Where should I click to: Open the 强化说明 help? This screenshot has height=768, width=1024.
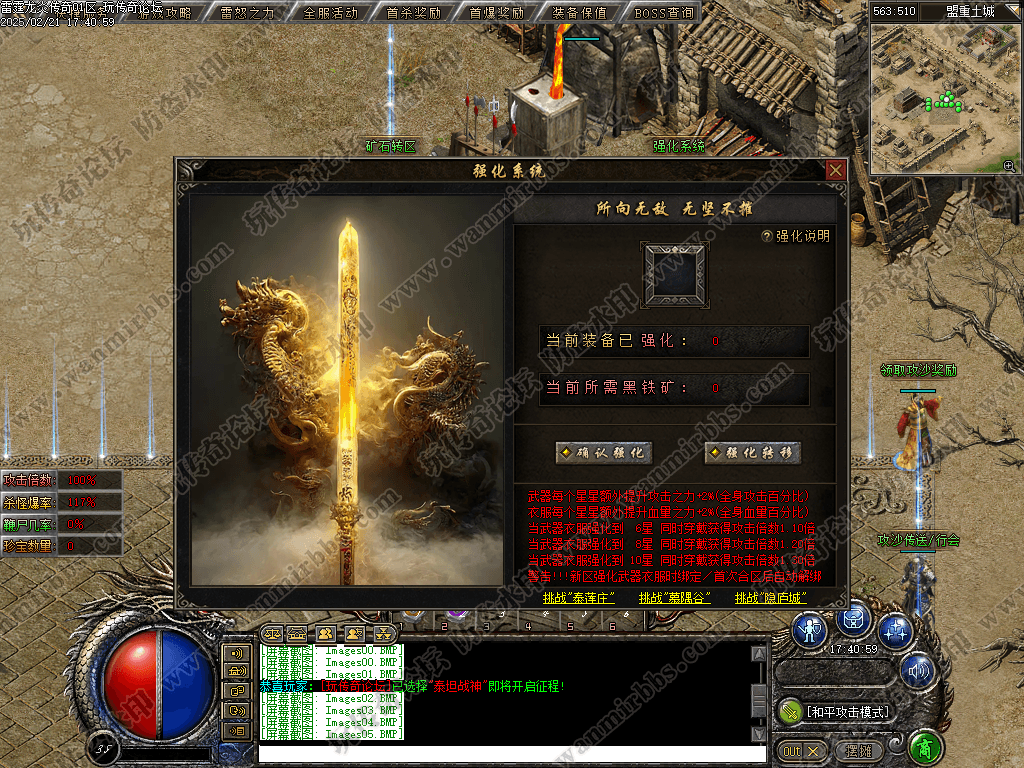pos(796,237)
